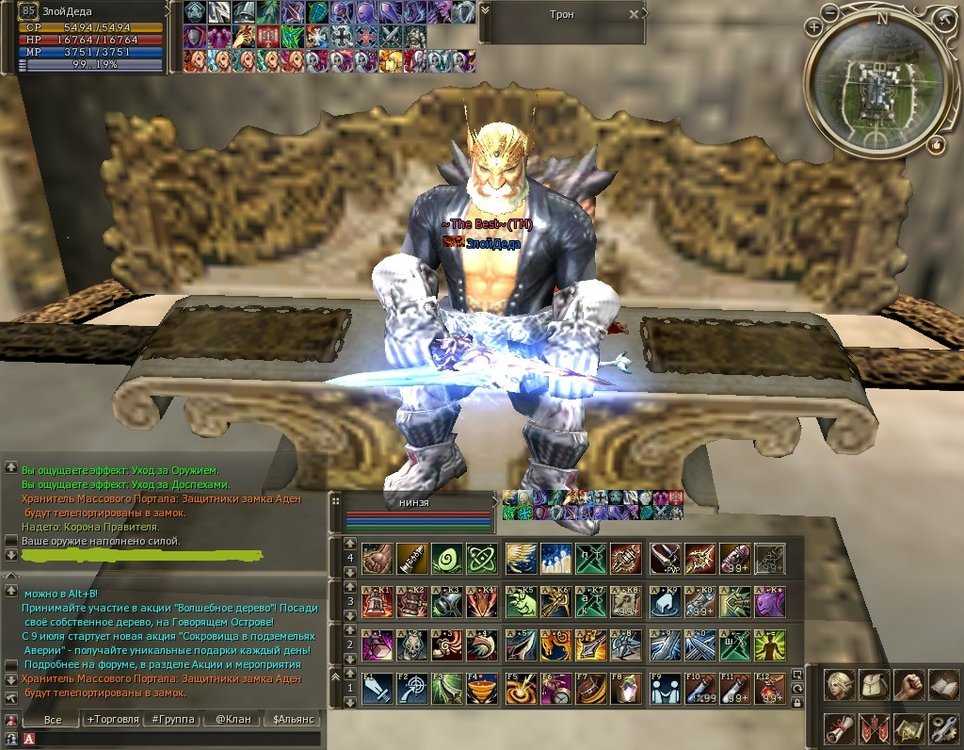Use the F1 sword attack hotbar slot

[x=377, y=688]
